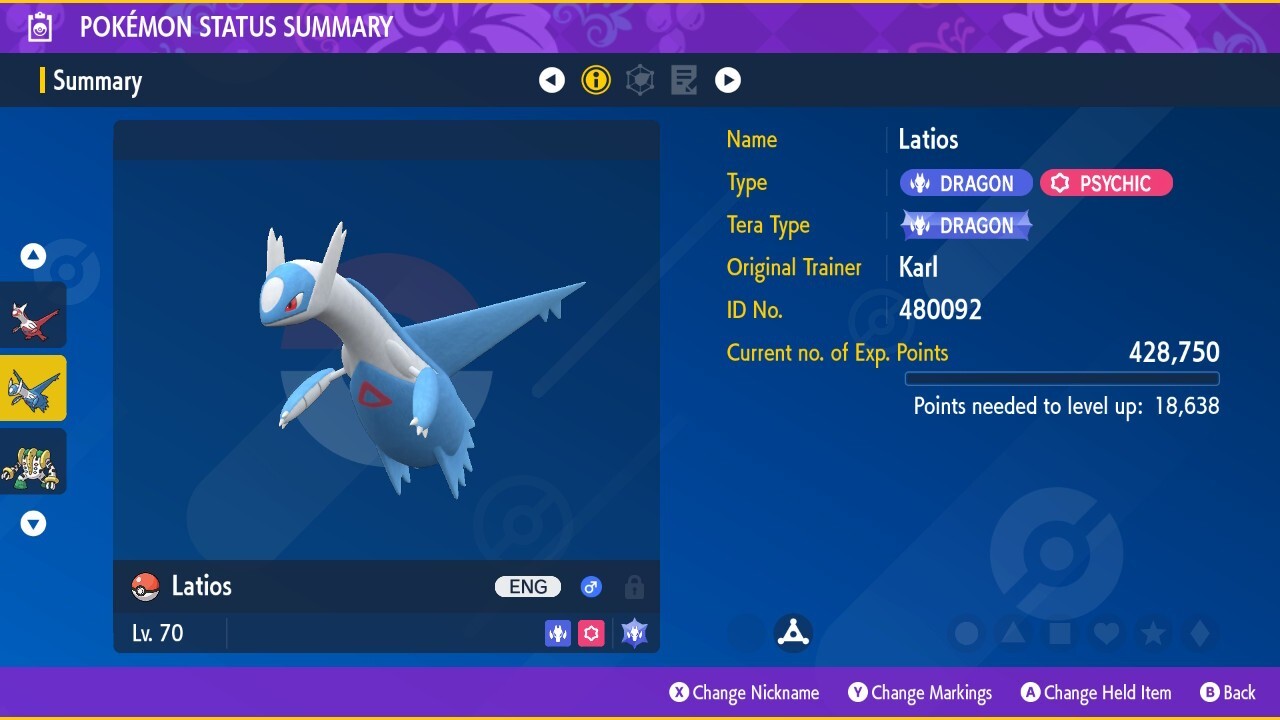The width and height of the screenshot is (1280, 720).
Task: Click the black Tera symbol near bottom center
Action: click(792, 632)
